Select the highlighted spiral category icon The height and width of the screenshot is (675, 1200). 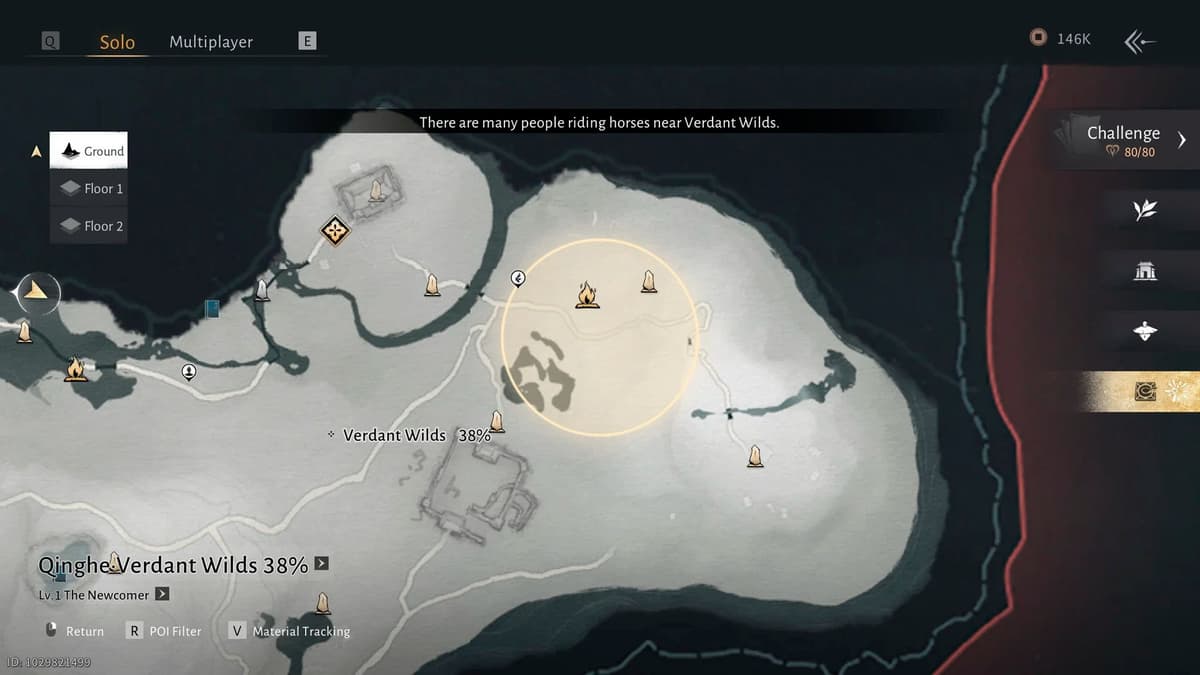click(1146, 392)
